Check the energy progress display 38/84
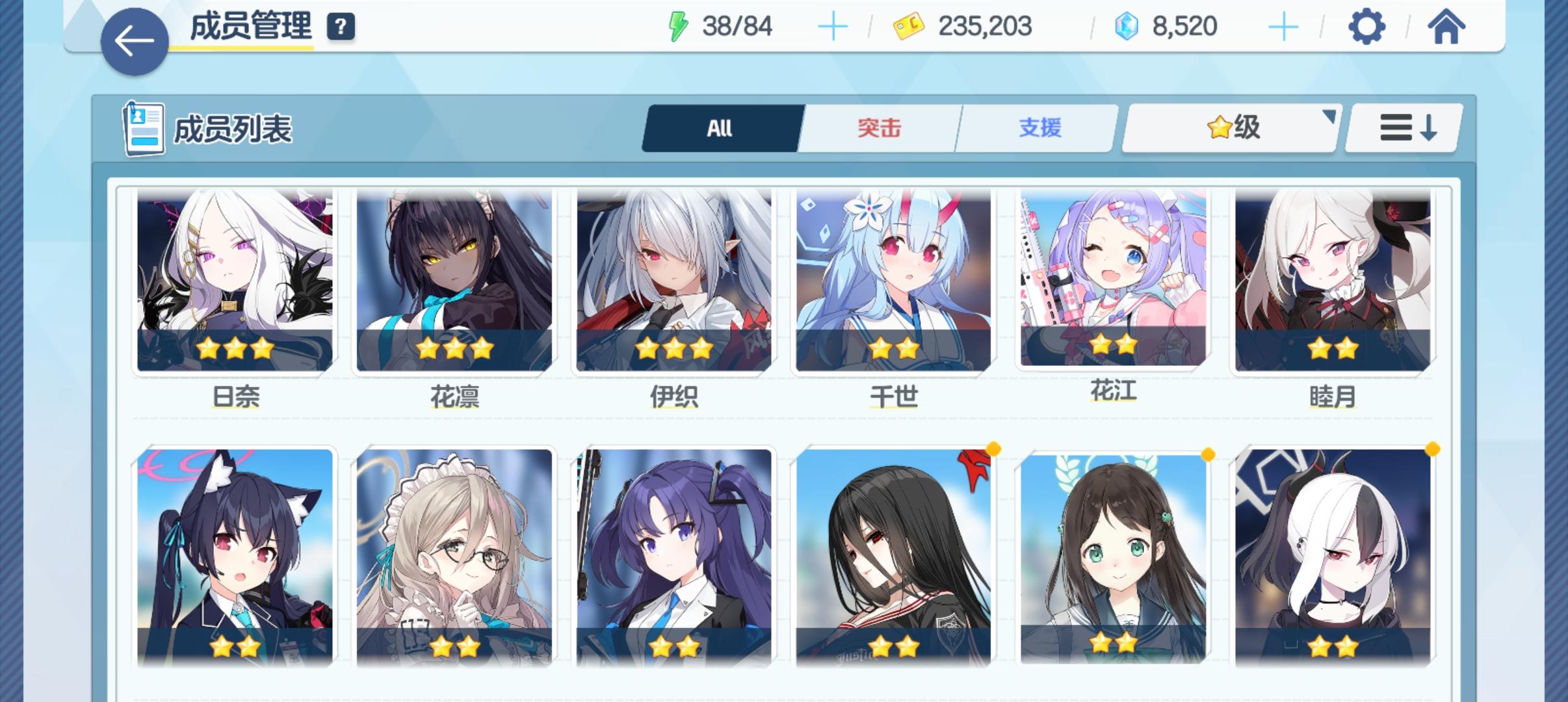The height and width of the screenshot is (702, 1568). coord(737,26)
